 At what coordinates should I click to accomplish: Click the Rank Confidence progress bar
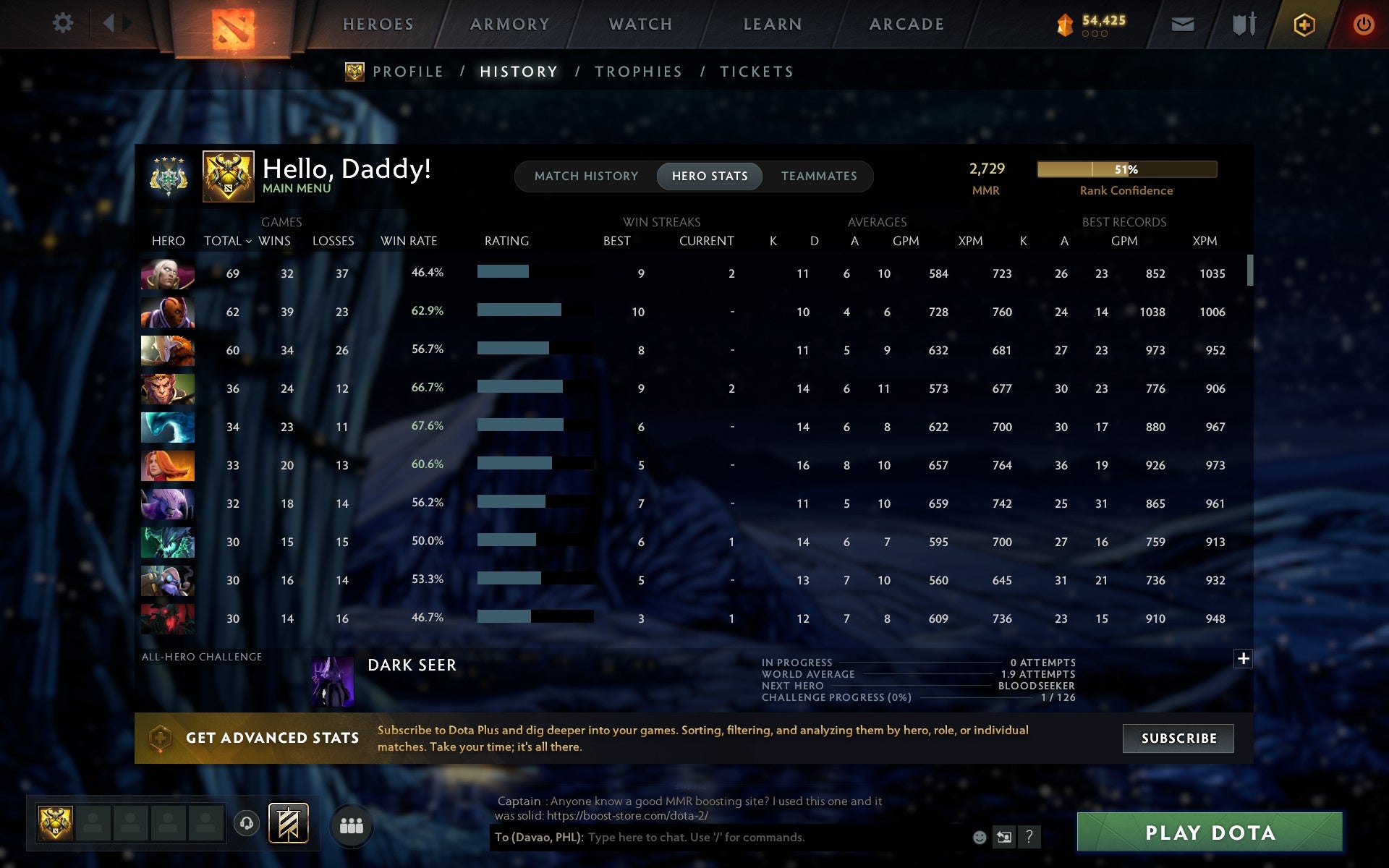(1126, 169)
